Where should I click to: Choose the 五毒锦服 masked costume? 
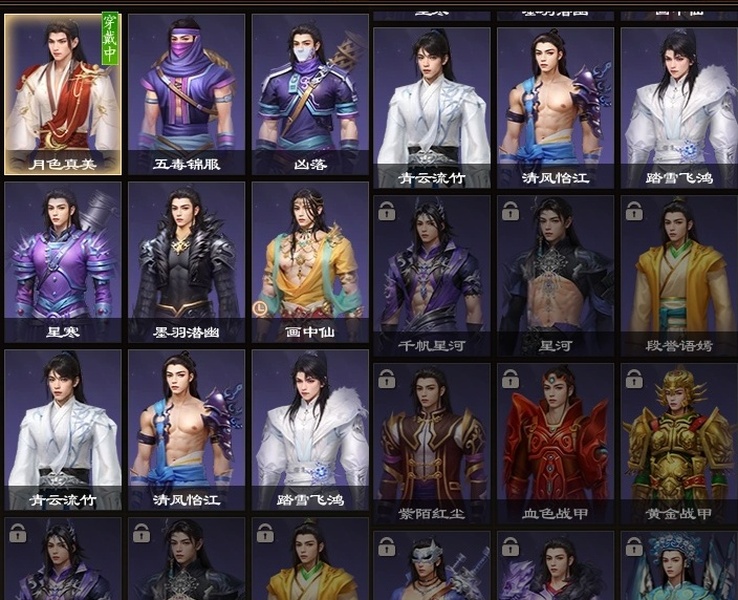point(187,95)
